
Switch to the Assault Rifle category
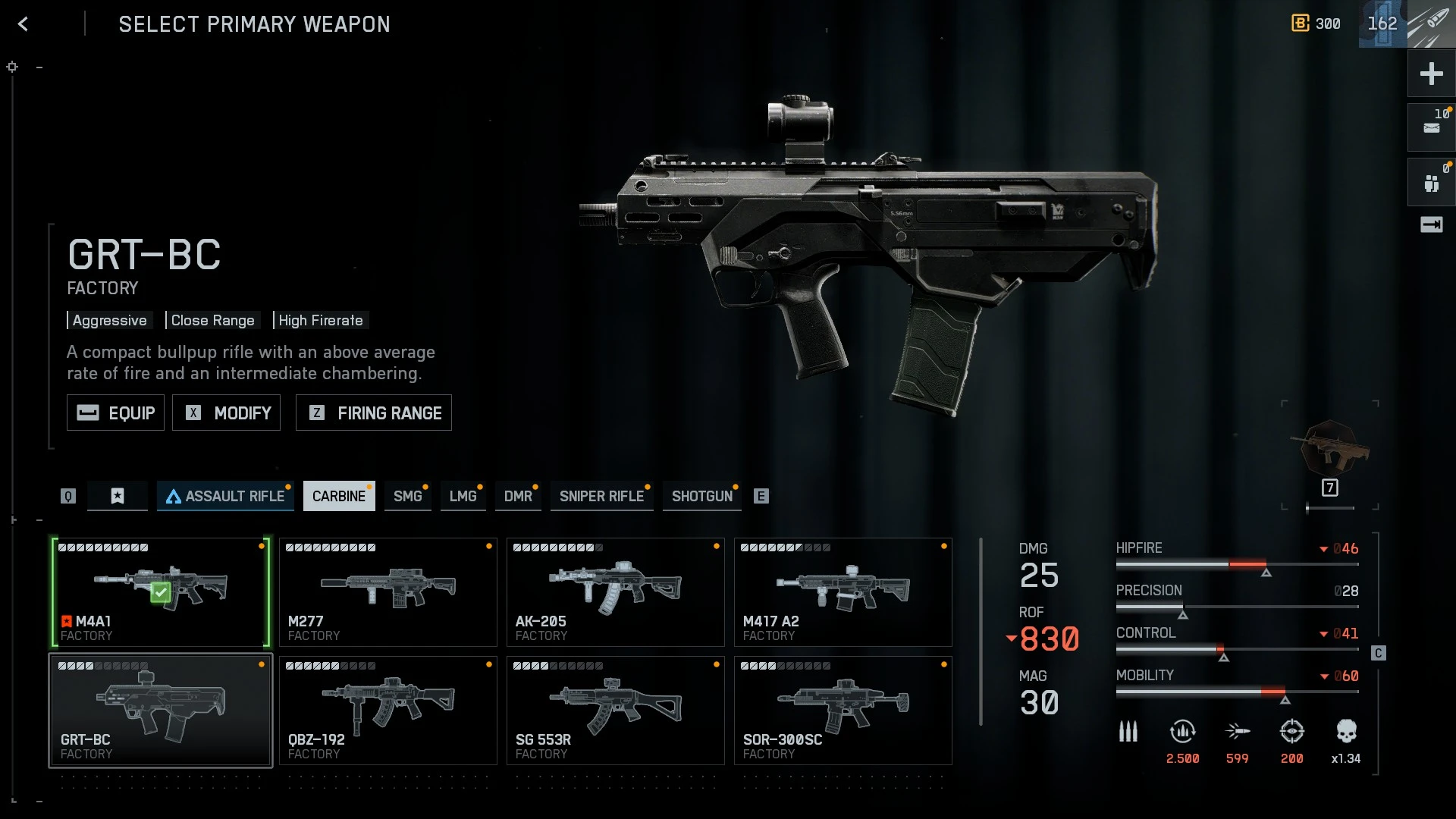(225, 496)
